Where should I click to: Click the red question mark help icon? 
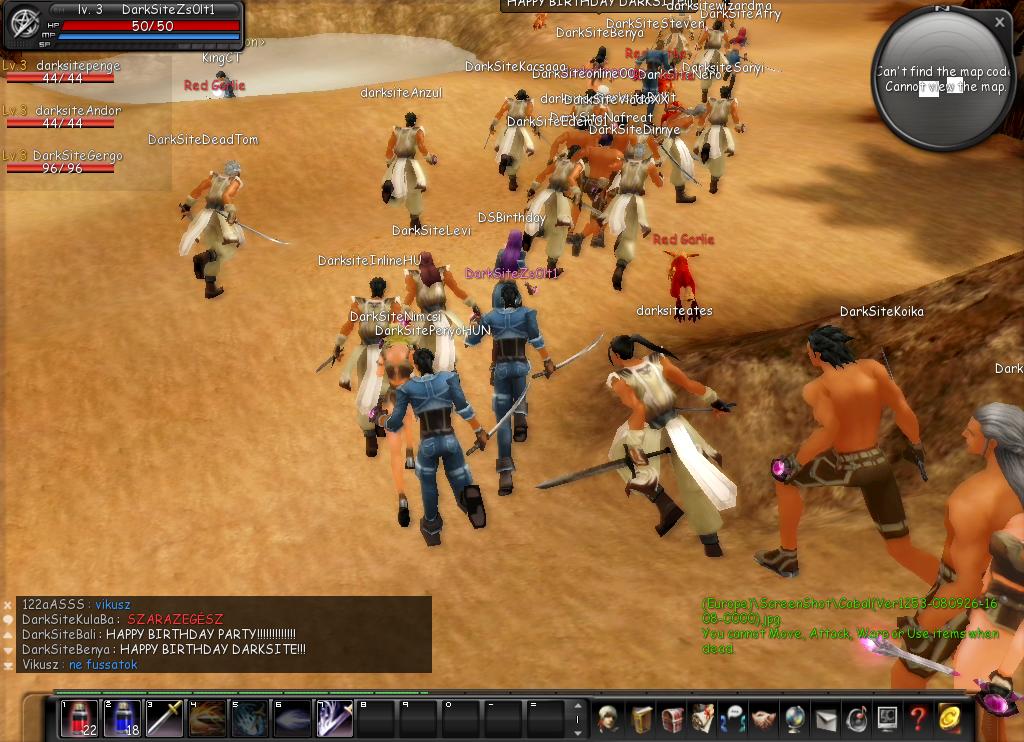918,718
